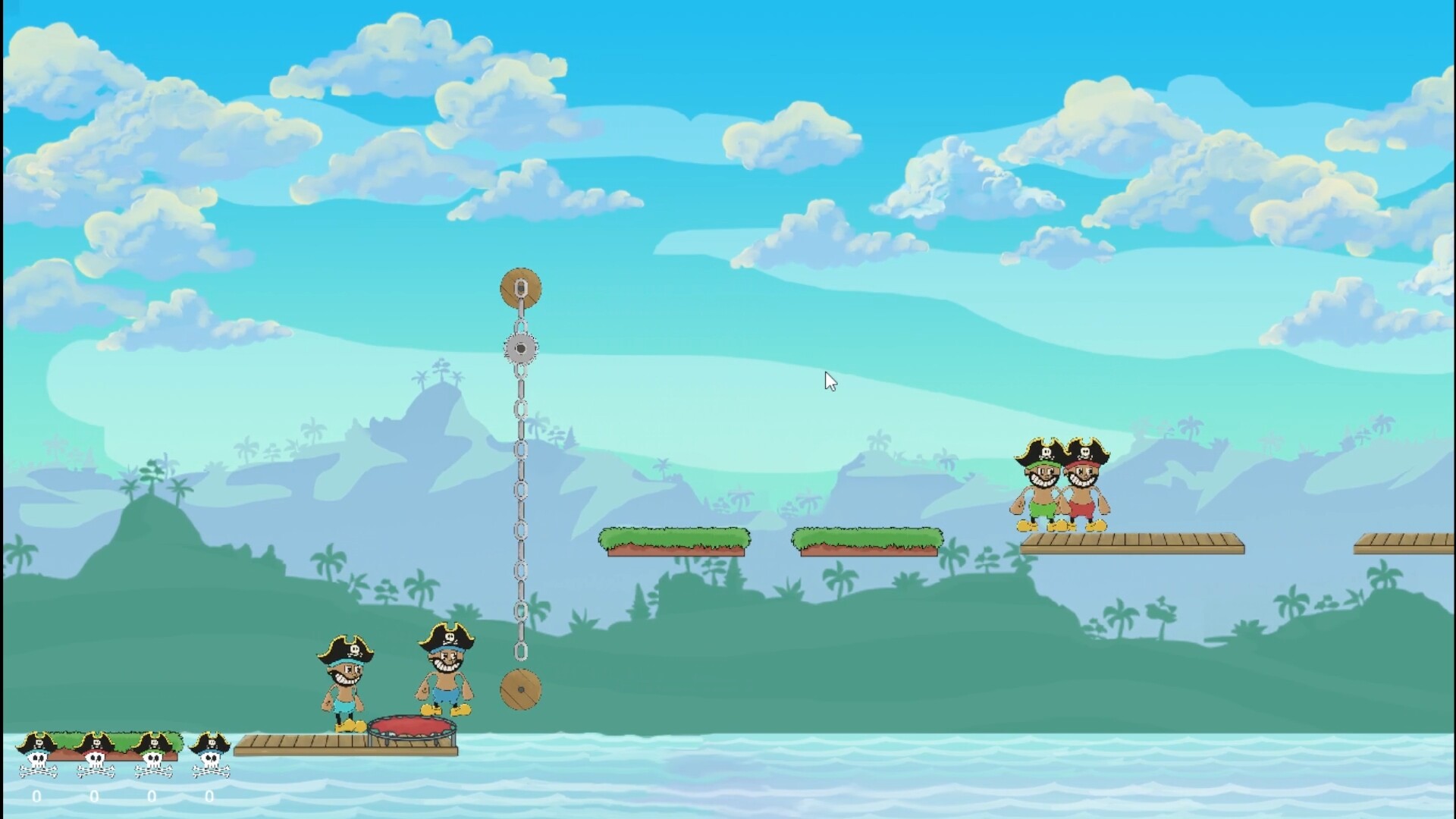Click the wooden disc hanging below the chain
The width and height of the screenshot is (1456, 819).
pos(522,689)
